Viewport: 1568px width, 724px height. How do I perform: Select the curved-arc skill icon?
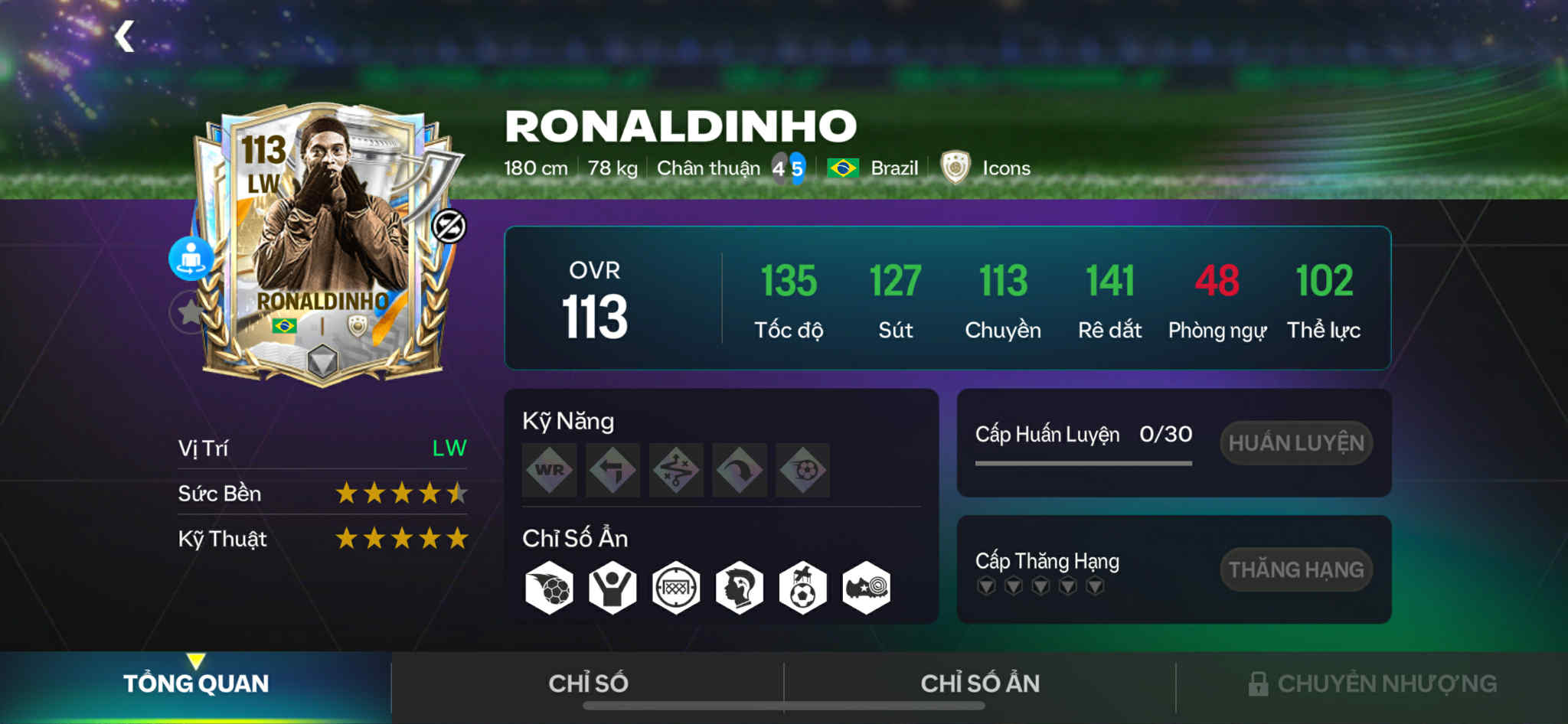point(740,470)
